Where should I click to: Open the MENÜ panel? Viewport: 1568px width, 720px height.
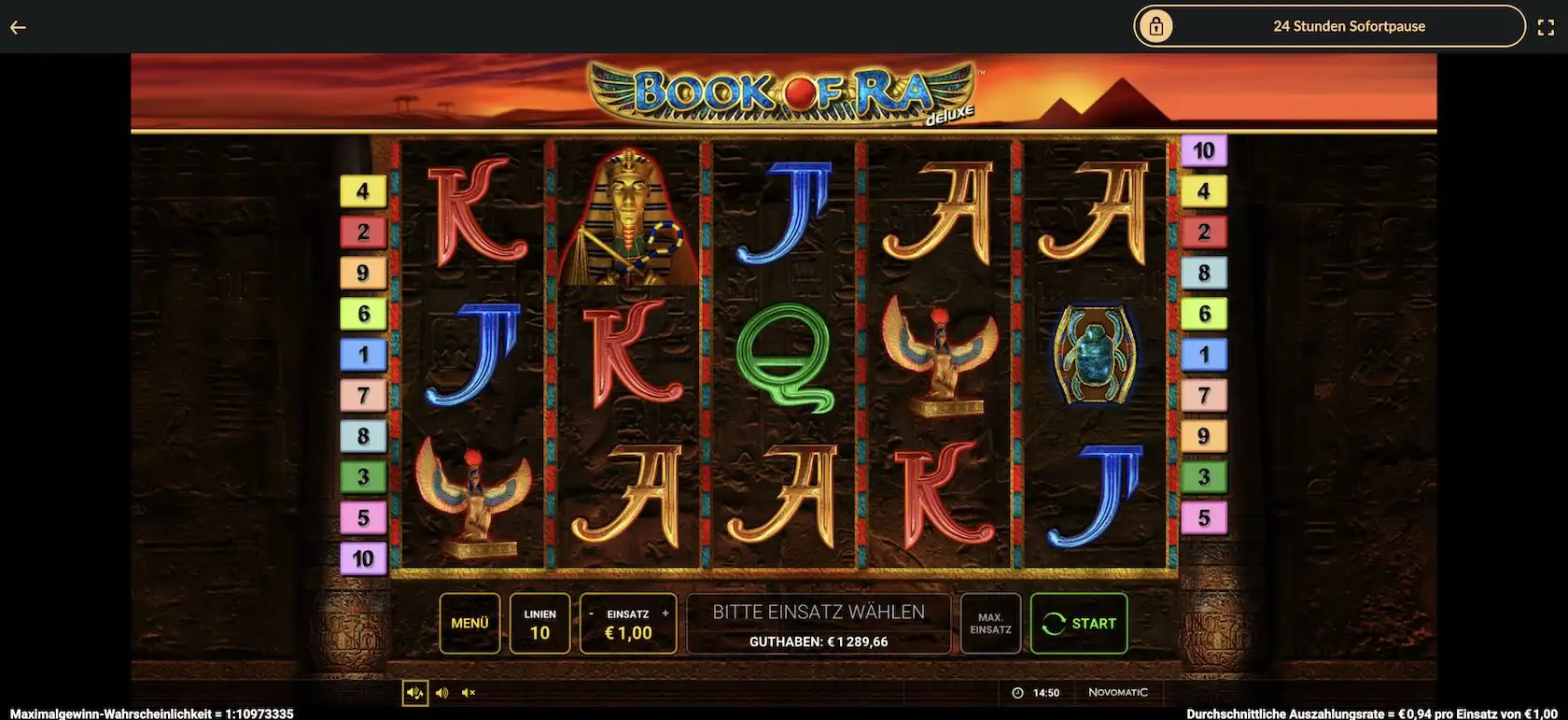tap(470, 623)
